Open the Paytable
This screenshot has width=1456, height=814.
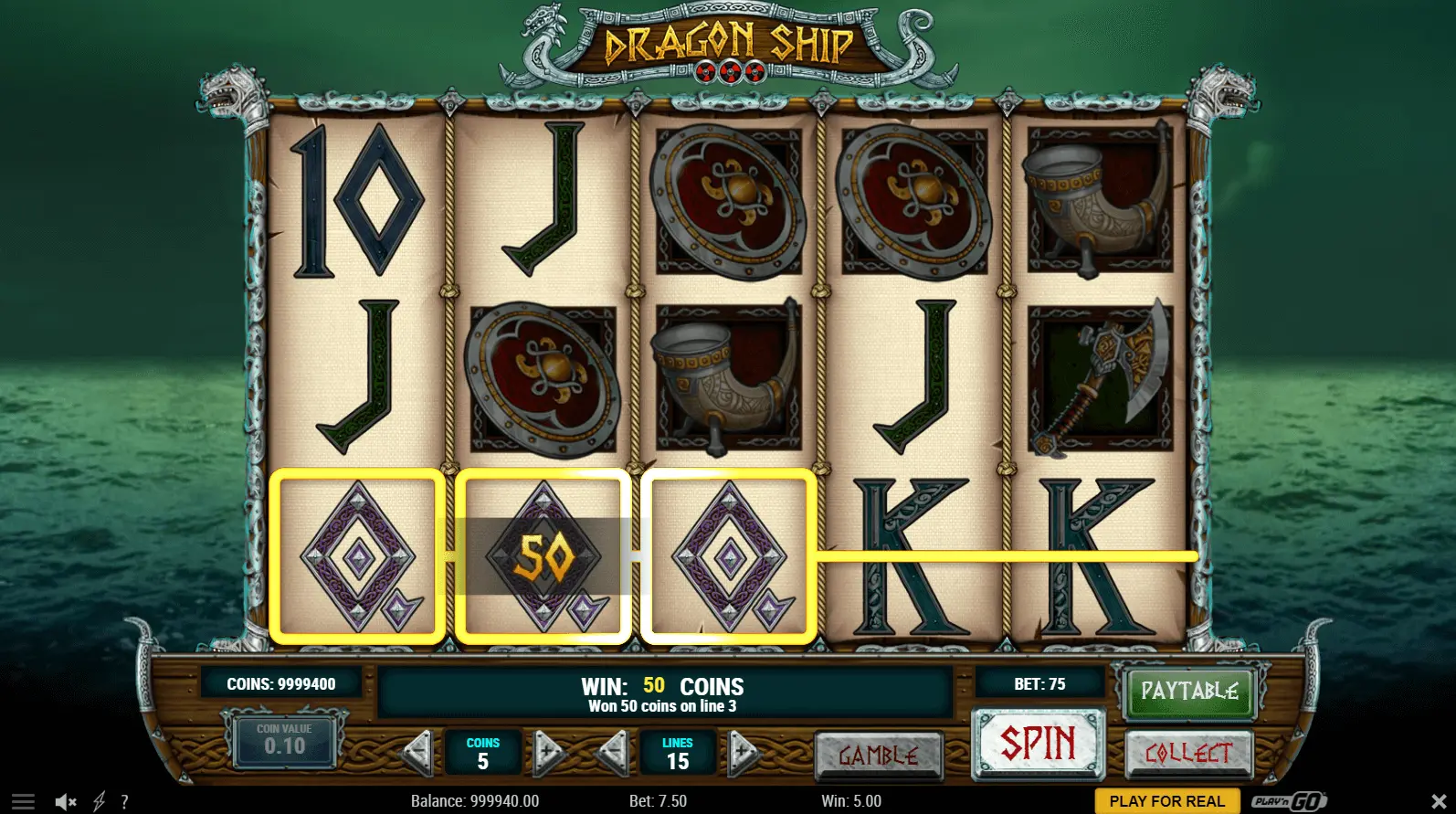[1189, 692]
